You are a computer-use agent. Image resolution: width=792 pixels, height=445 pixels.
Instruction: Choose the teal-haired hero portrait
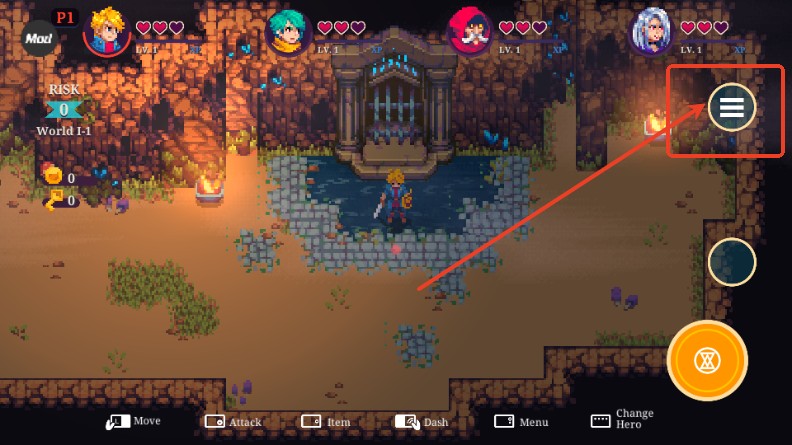(288, 33)
